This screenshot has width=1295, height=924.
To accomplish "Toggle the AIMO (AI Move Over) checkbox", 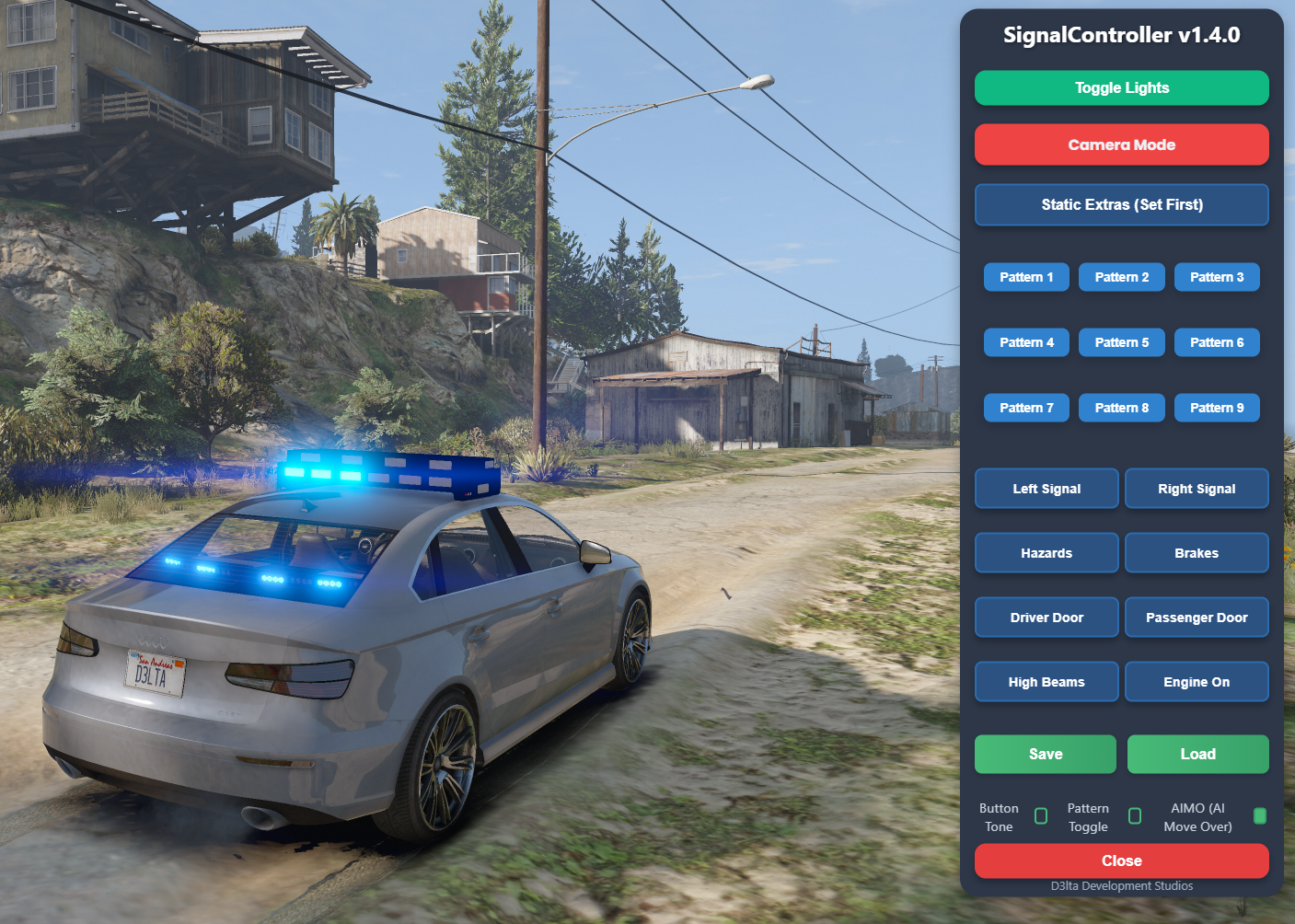I will click(1260, 816).
